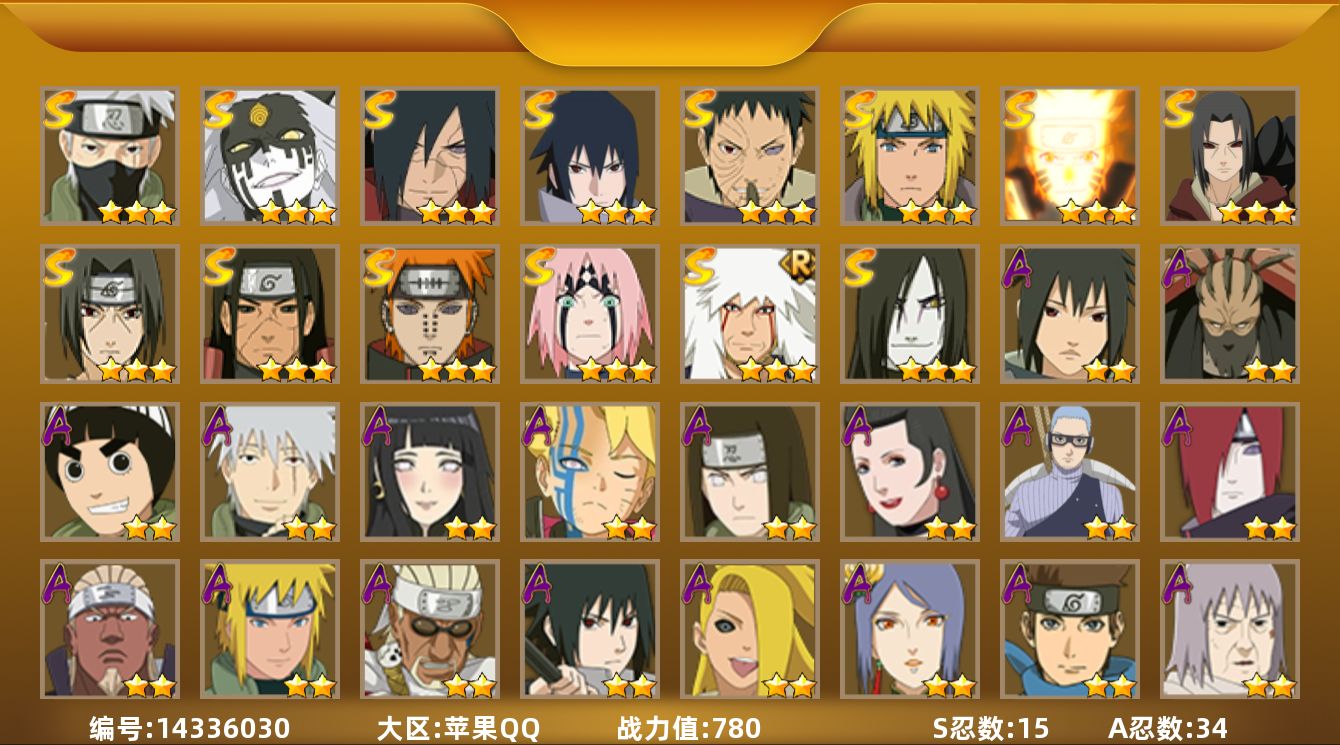Open the Konohamaru card with blue scarf
The width and height of the screenshot is (1340, 745).
1069,629
